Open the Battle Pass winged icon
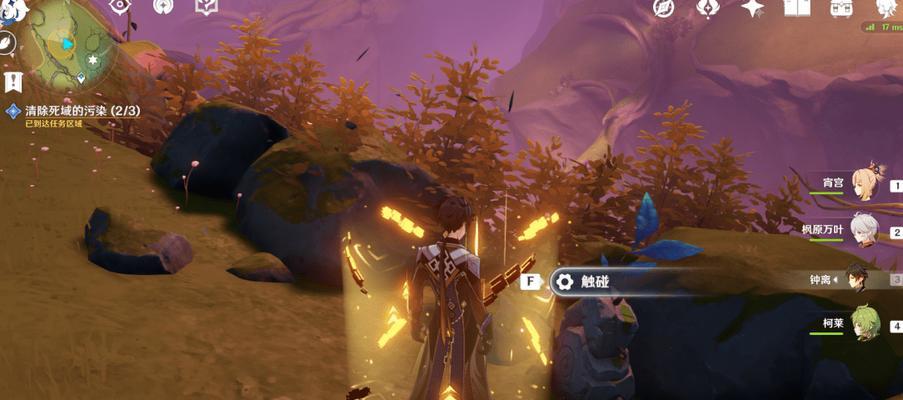 point(708,7)
